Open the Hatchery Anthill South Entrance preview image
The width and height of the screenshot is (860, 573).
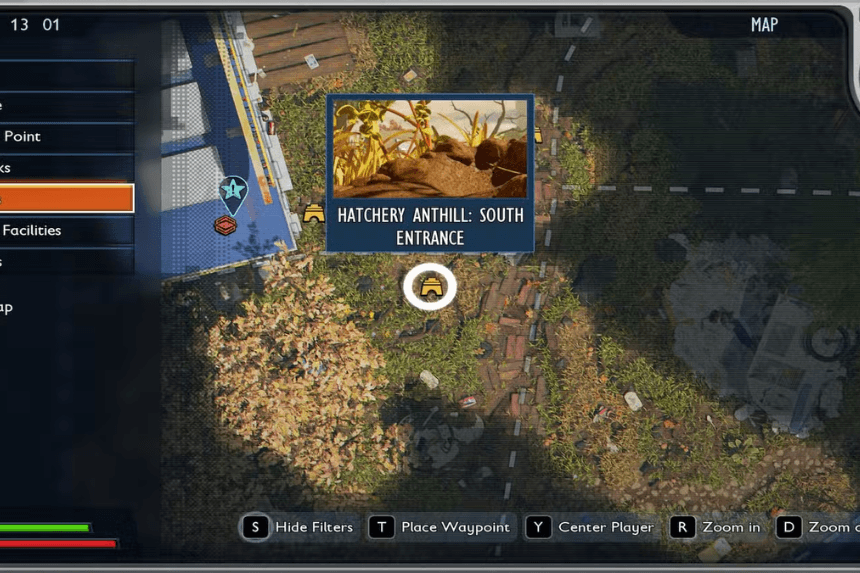430,148
